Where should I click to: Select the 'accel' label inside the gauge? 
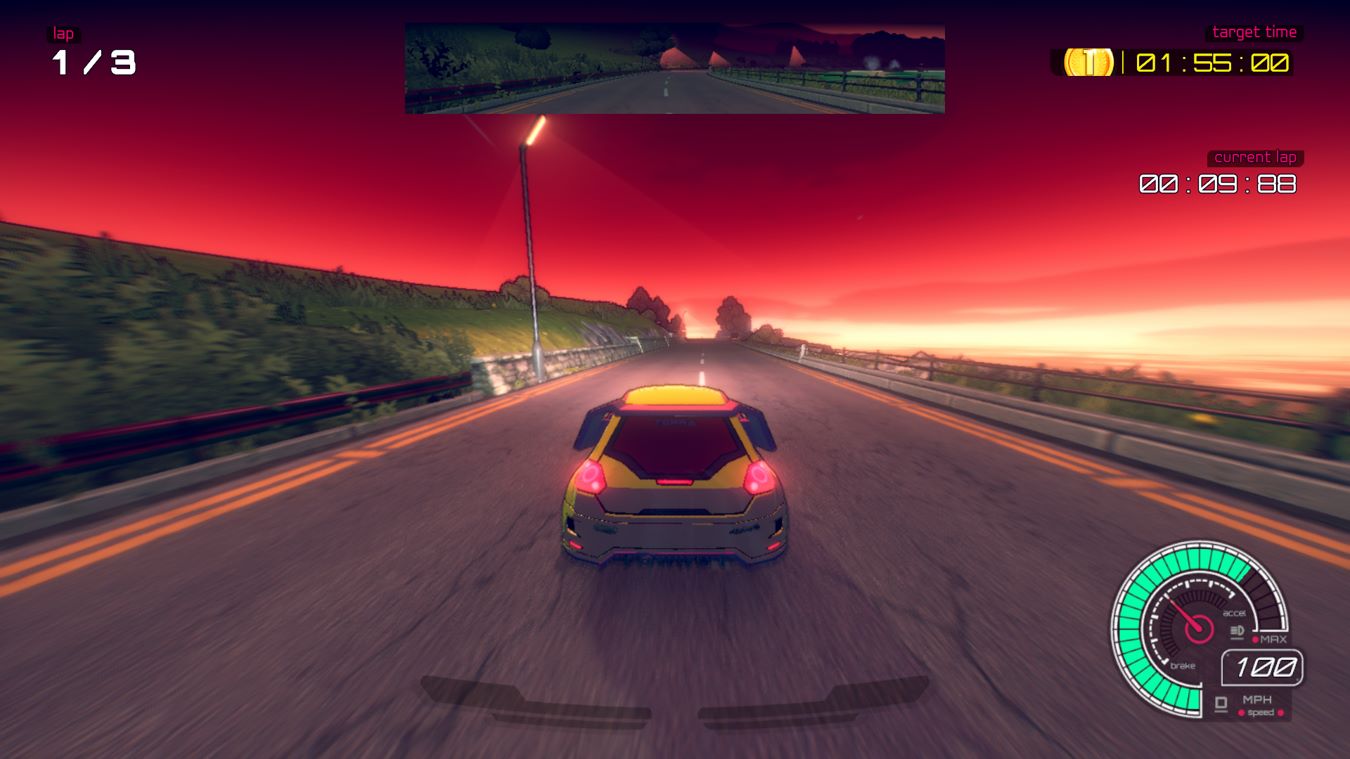pos(1233,613)
